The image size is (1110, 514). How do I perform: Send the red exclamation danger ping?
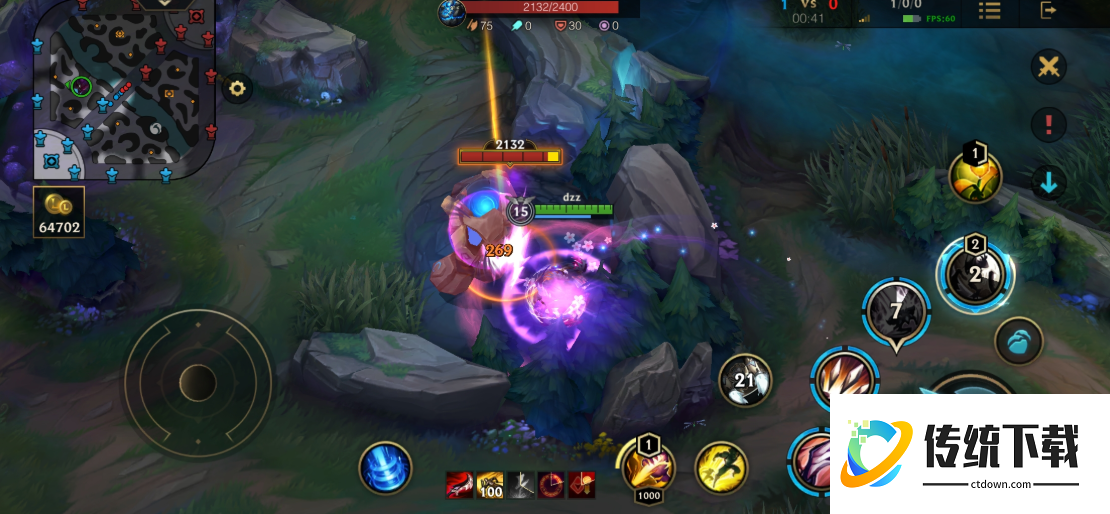point(1049,125)
